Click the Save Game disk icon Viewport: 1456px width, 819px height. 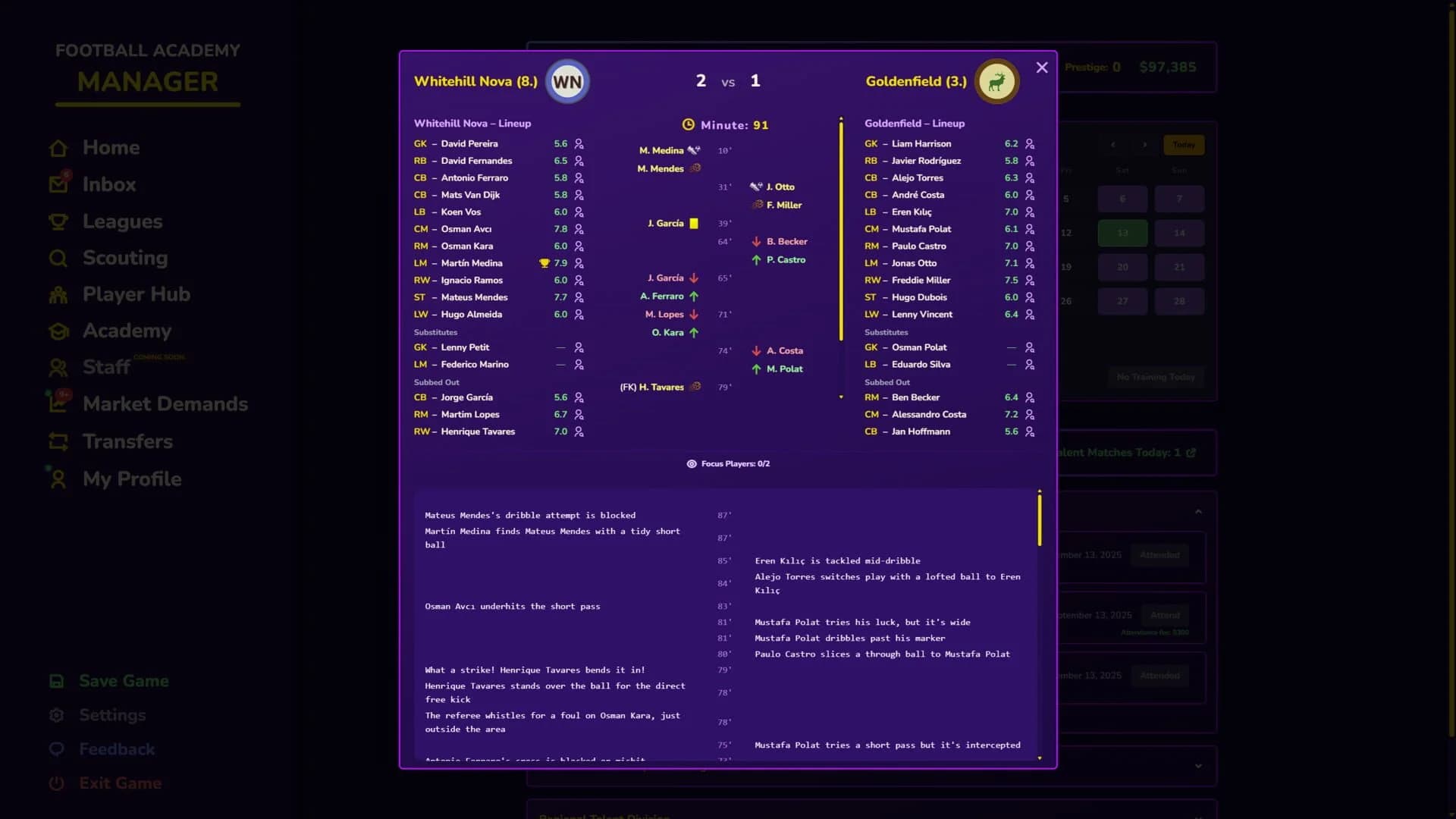click(x=57, y=681)
